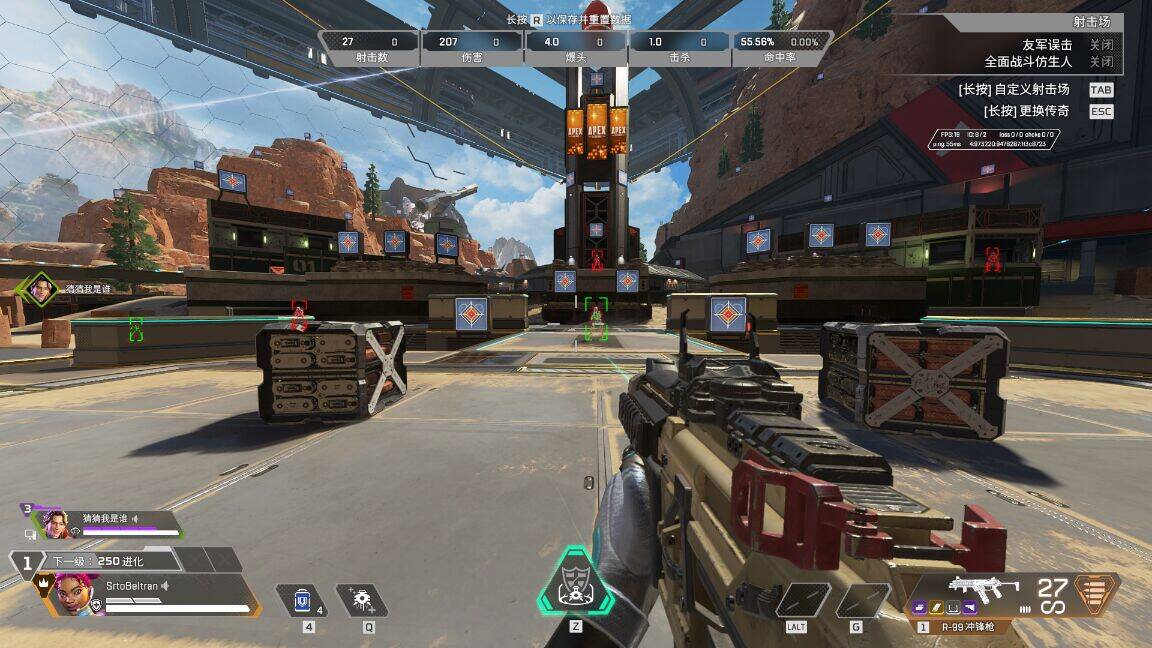This screenshot has width=1152, height=648.
Task: Activate the tactical ability icon
Action: [x=361, y=600]
